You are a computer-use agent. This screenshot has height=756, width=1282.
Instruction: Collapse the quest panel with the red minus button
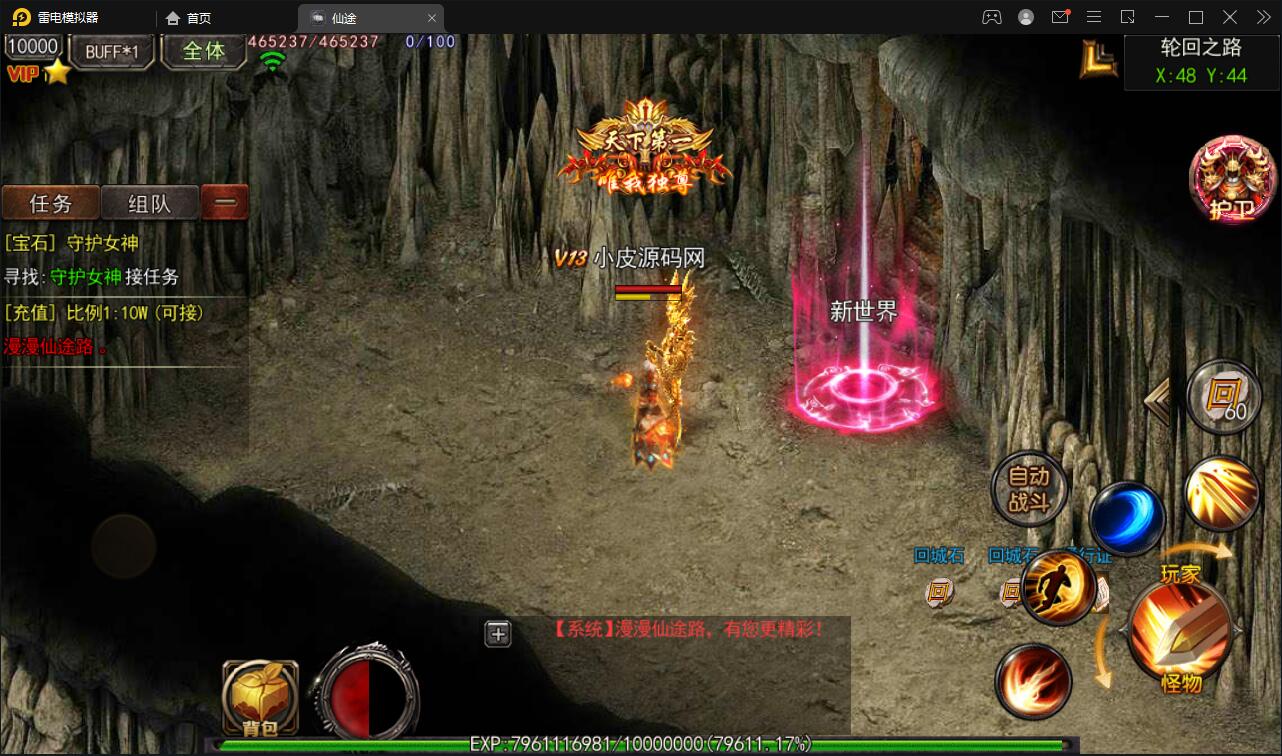point(225,202)
